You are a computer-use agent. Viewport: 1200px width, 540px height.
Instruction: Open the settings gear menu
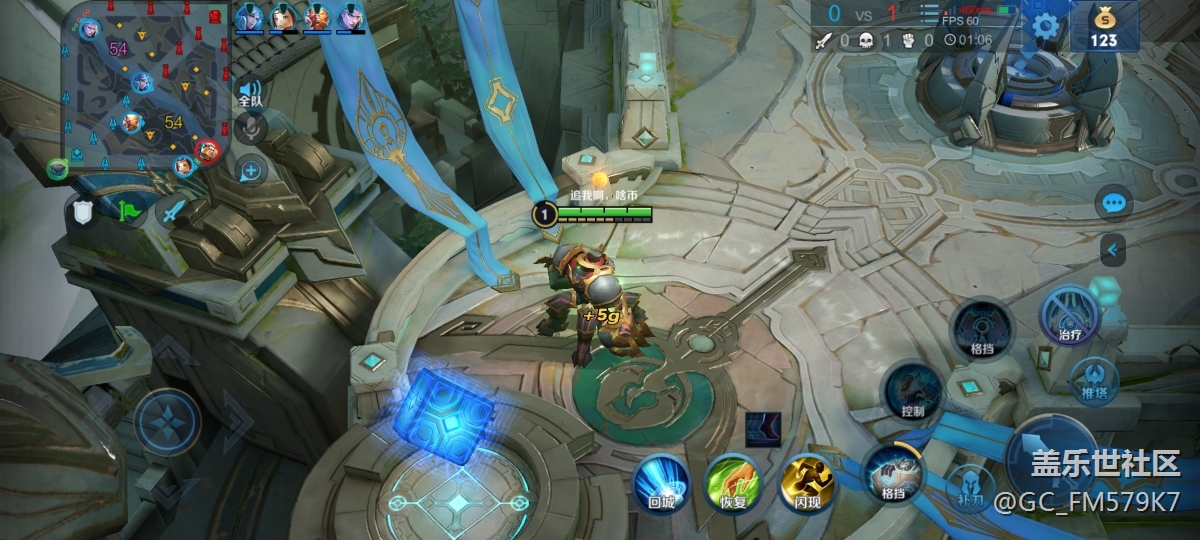coord(1045,25)
